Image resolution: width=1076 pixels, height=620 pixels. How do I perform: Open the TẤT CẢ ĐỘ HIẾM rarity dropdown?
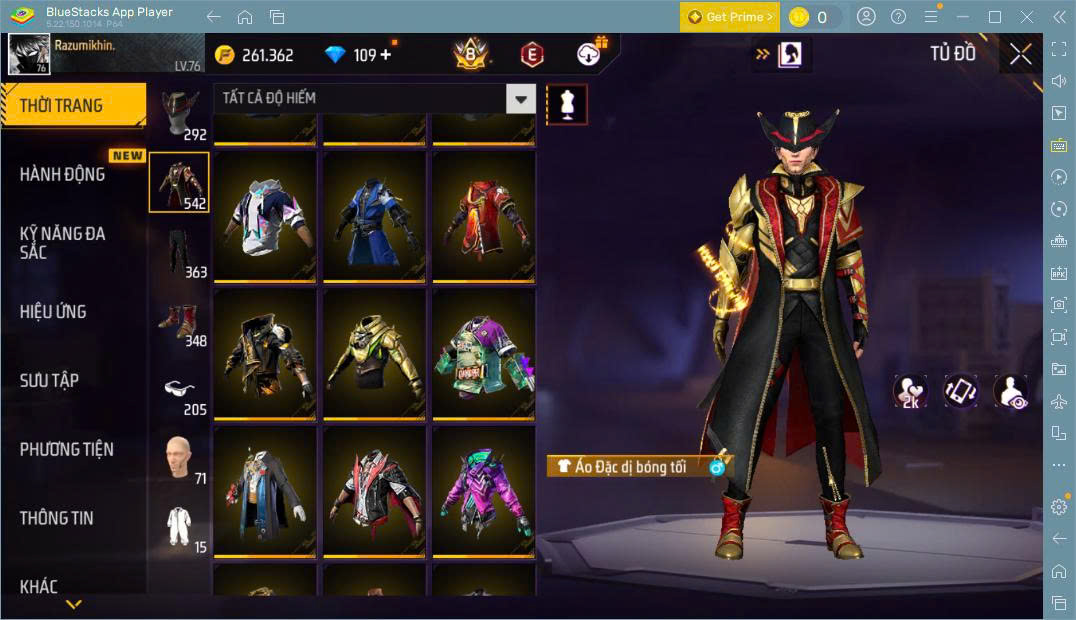(374, 98)
